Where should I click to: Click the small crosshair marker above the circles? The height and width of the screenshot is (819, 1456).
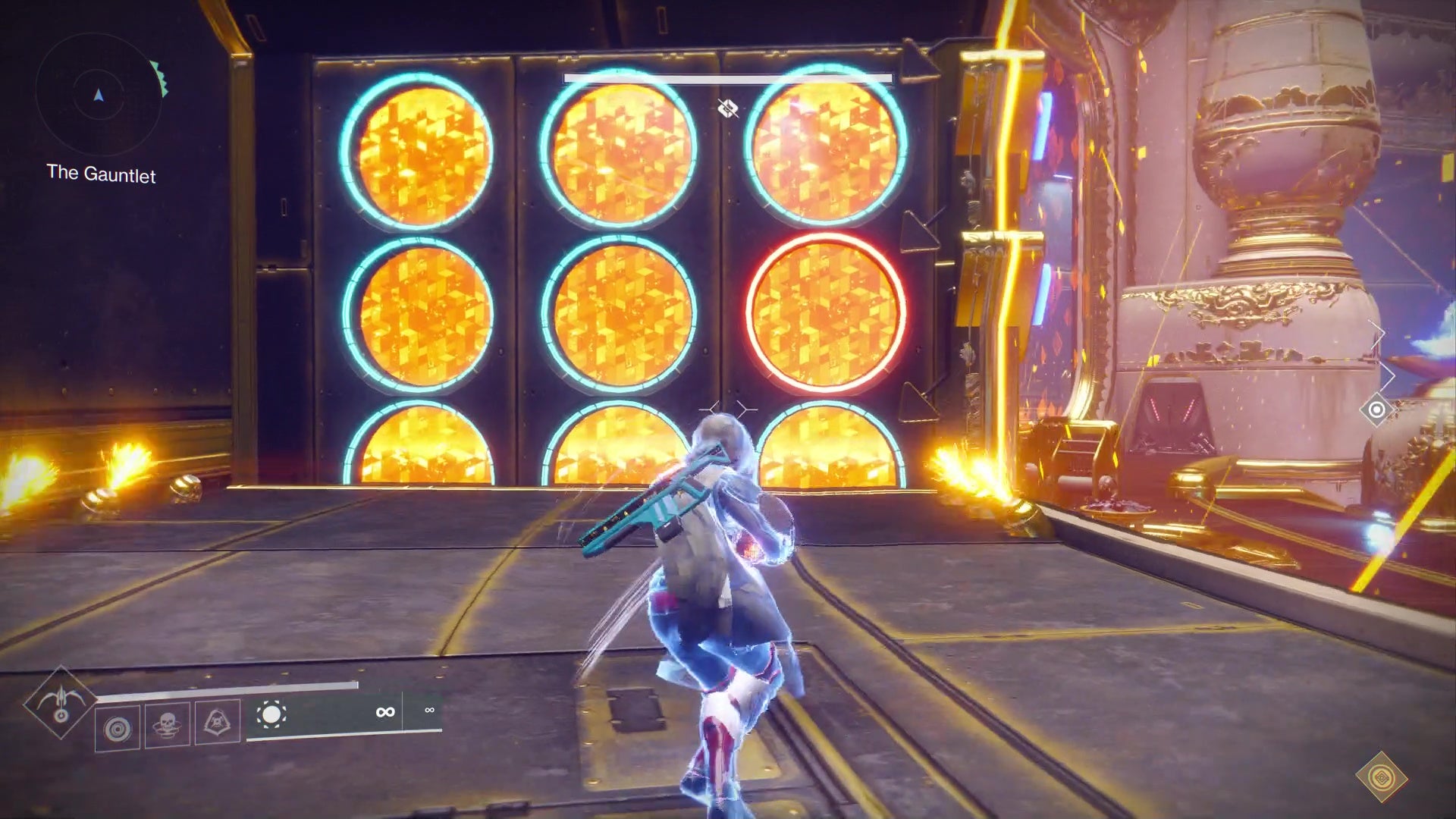tap(729, 108)
